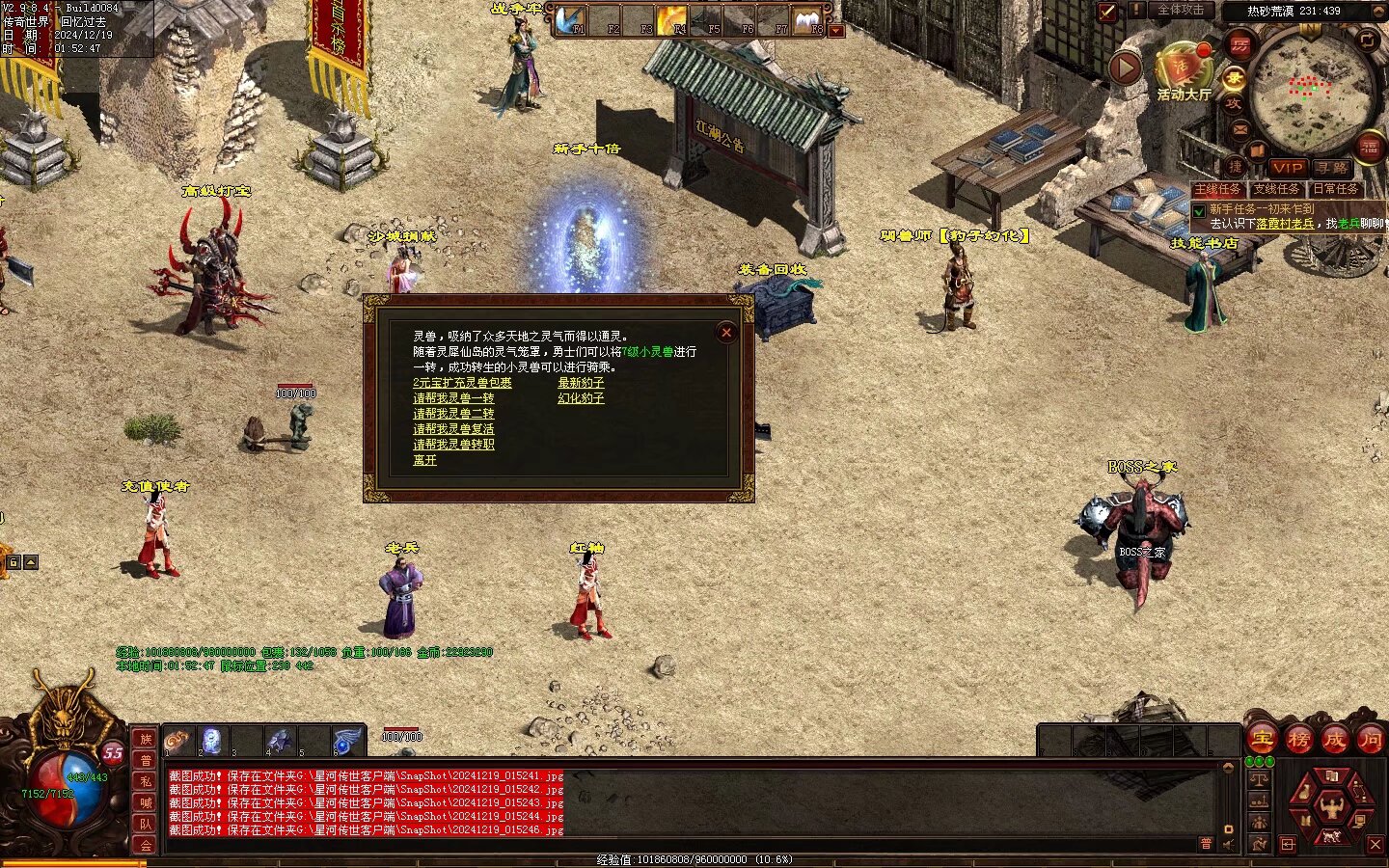The width and height of the screenshot is (1389, 868).
Task: Choose 离开 to leave the dialogue
Action: pos(424,460)
